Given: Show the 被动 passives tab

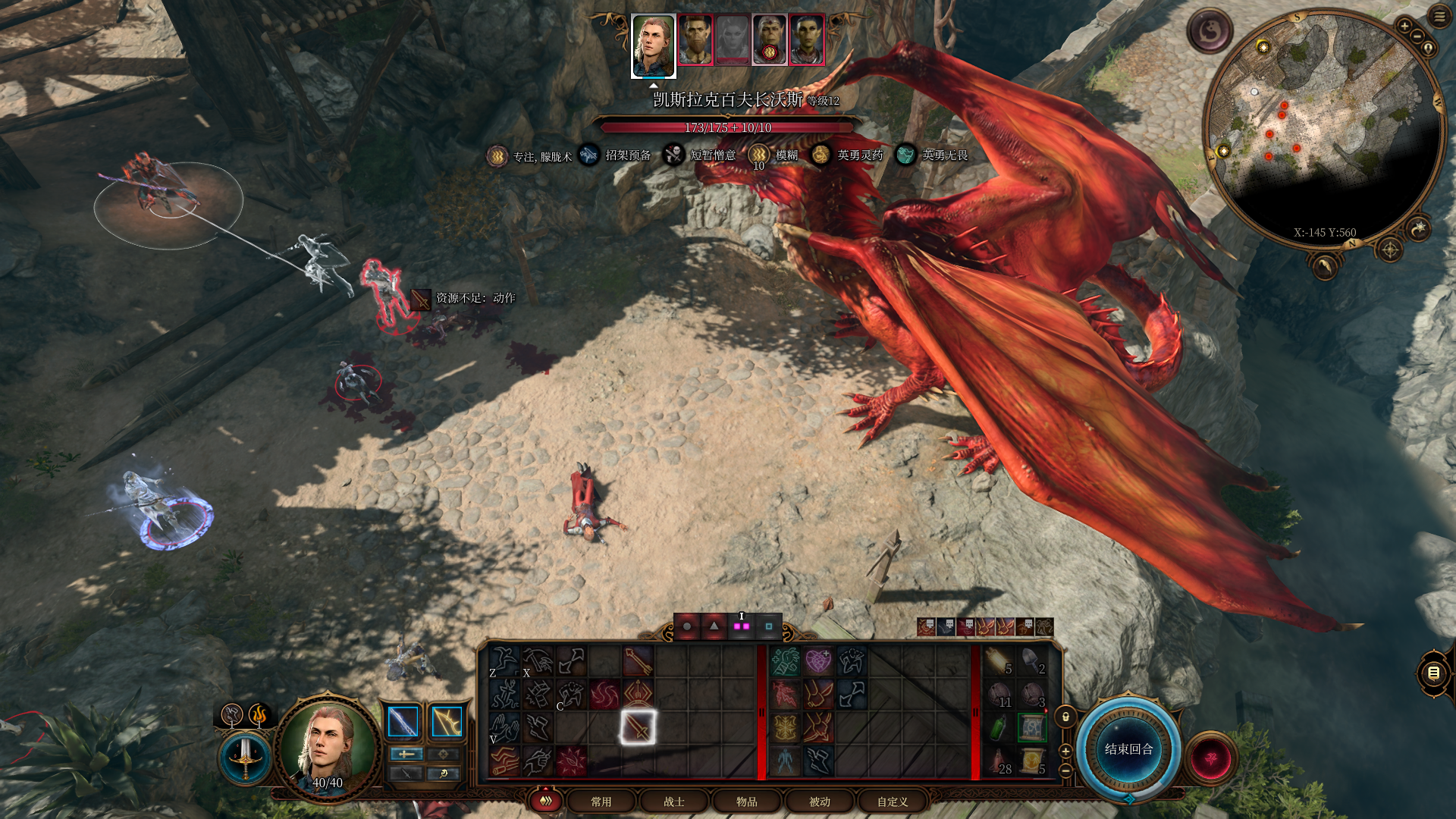Looking at the screenshot, I should pos(820,802).
